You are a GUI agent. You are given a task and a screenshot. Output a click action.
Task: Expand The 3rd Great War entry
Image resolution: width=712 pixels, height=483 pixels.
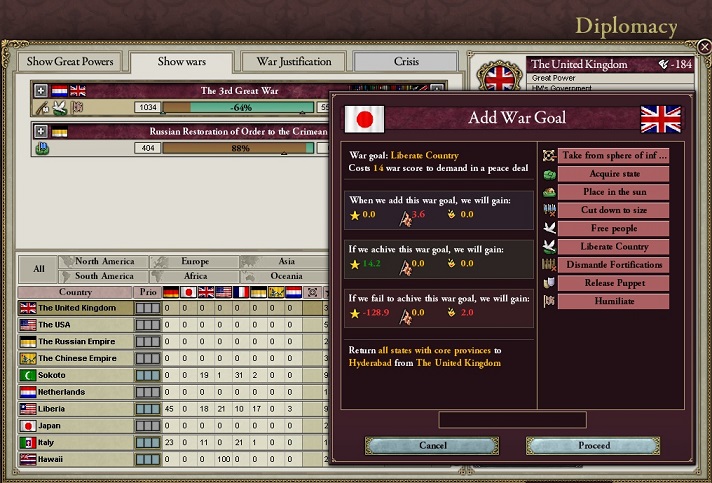[41, 91]
